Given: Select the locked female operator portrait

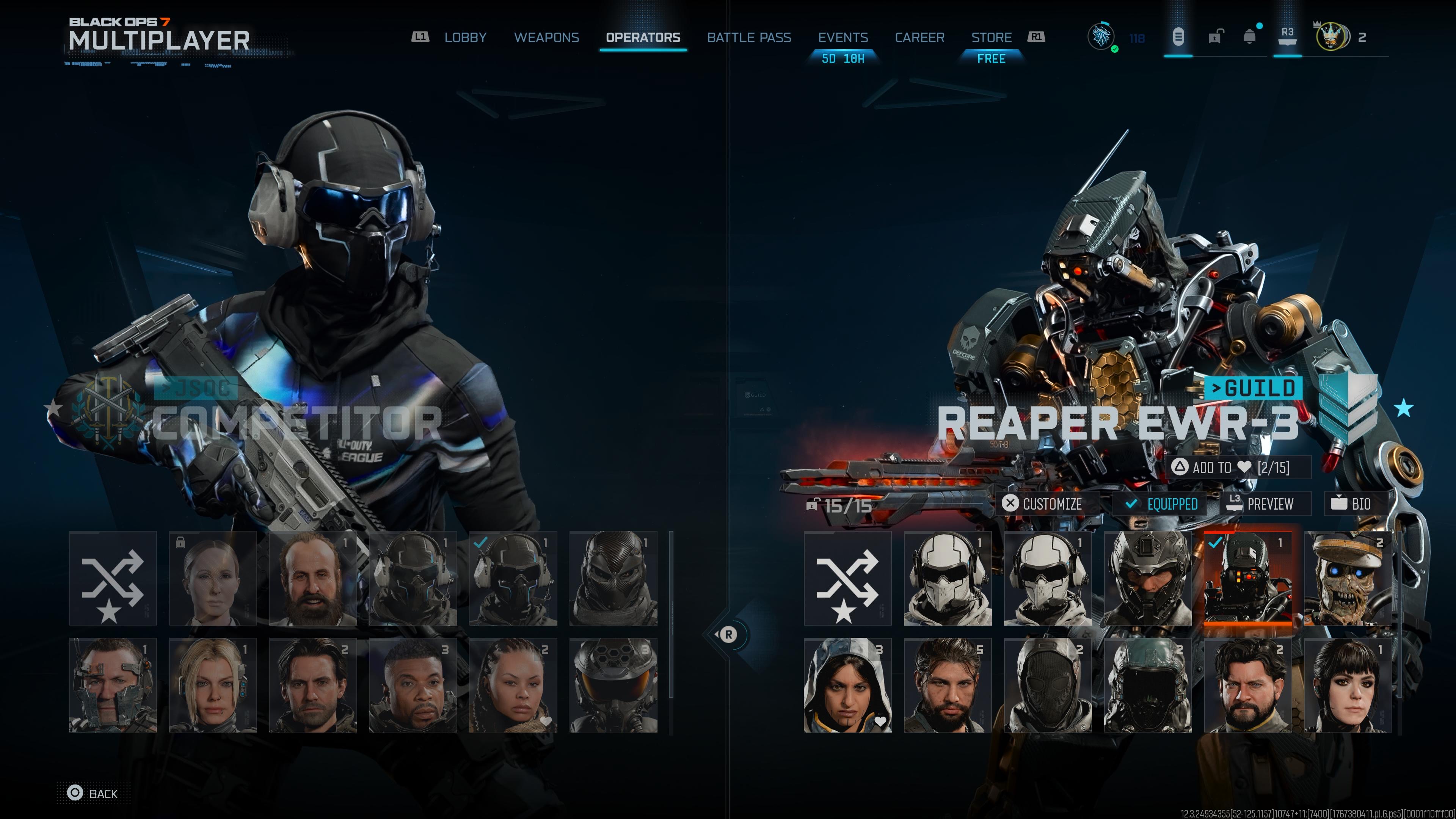Looking at the screenshot, I should click(x=212, y=577).
